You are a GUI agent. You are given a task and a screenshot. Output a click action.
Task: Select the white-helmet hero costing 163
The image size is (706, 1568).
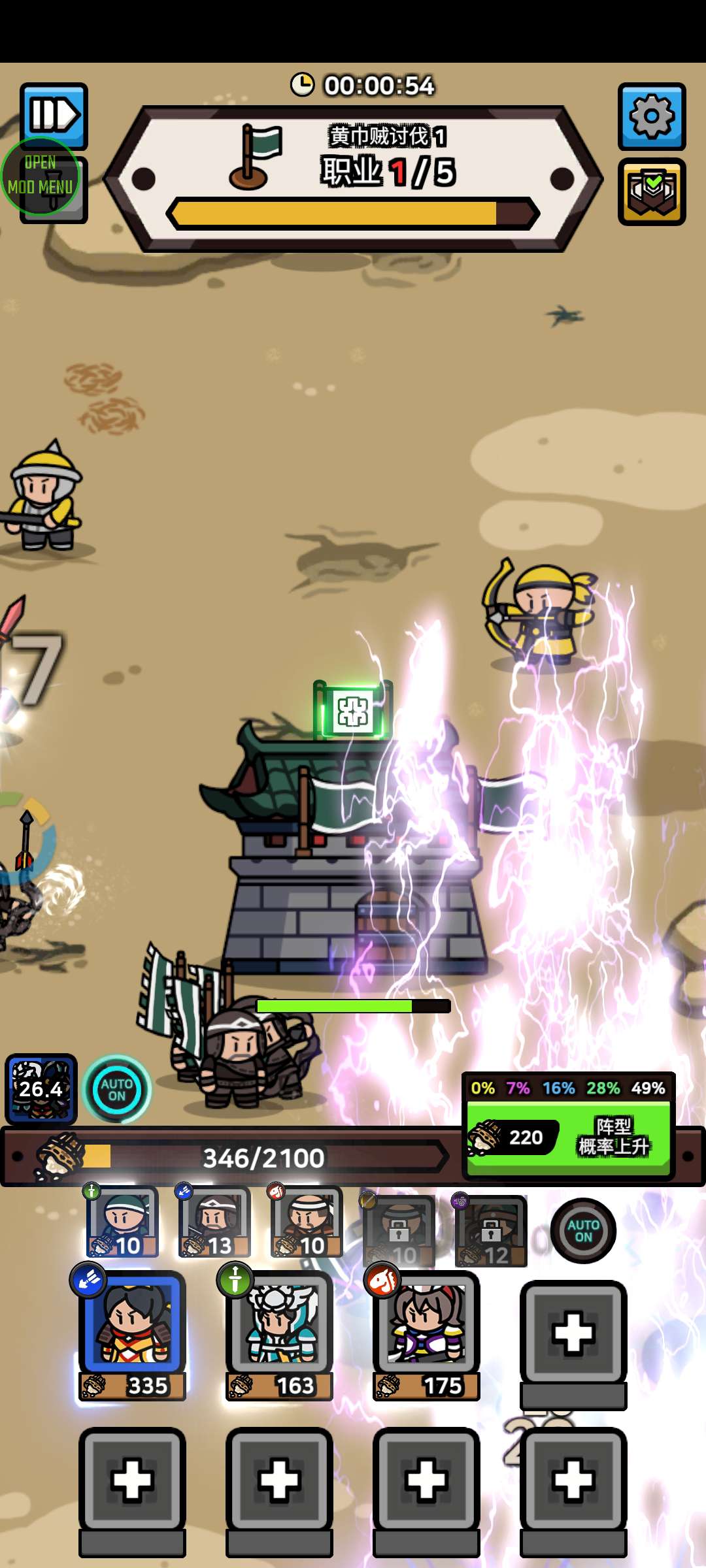click(279, 1334)
